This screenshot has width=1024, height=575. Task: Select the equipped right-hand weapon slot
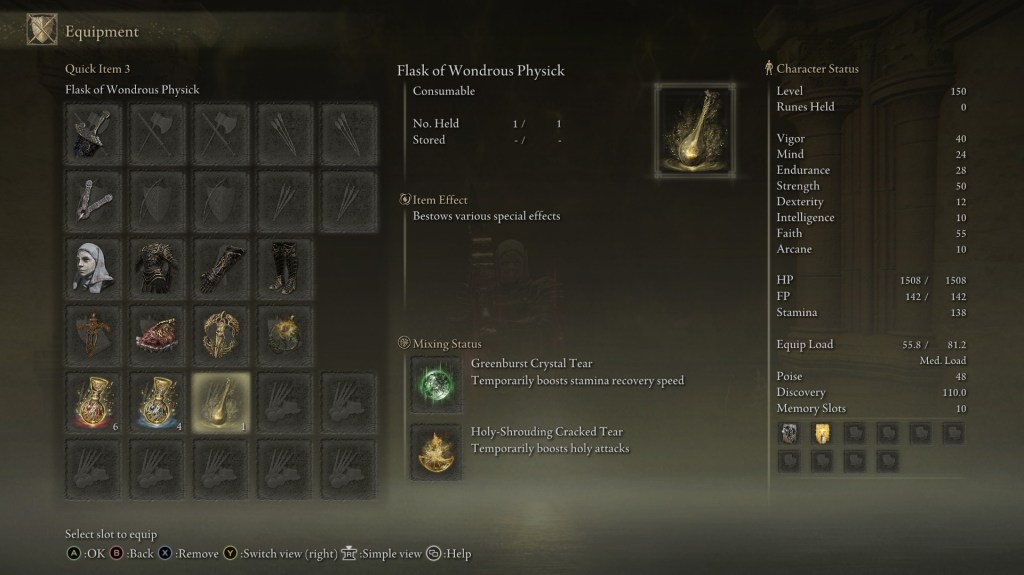pyautogui.click(x=95, y=134)
